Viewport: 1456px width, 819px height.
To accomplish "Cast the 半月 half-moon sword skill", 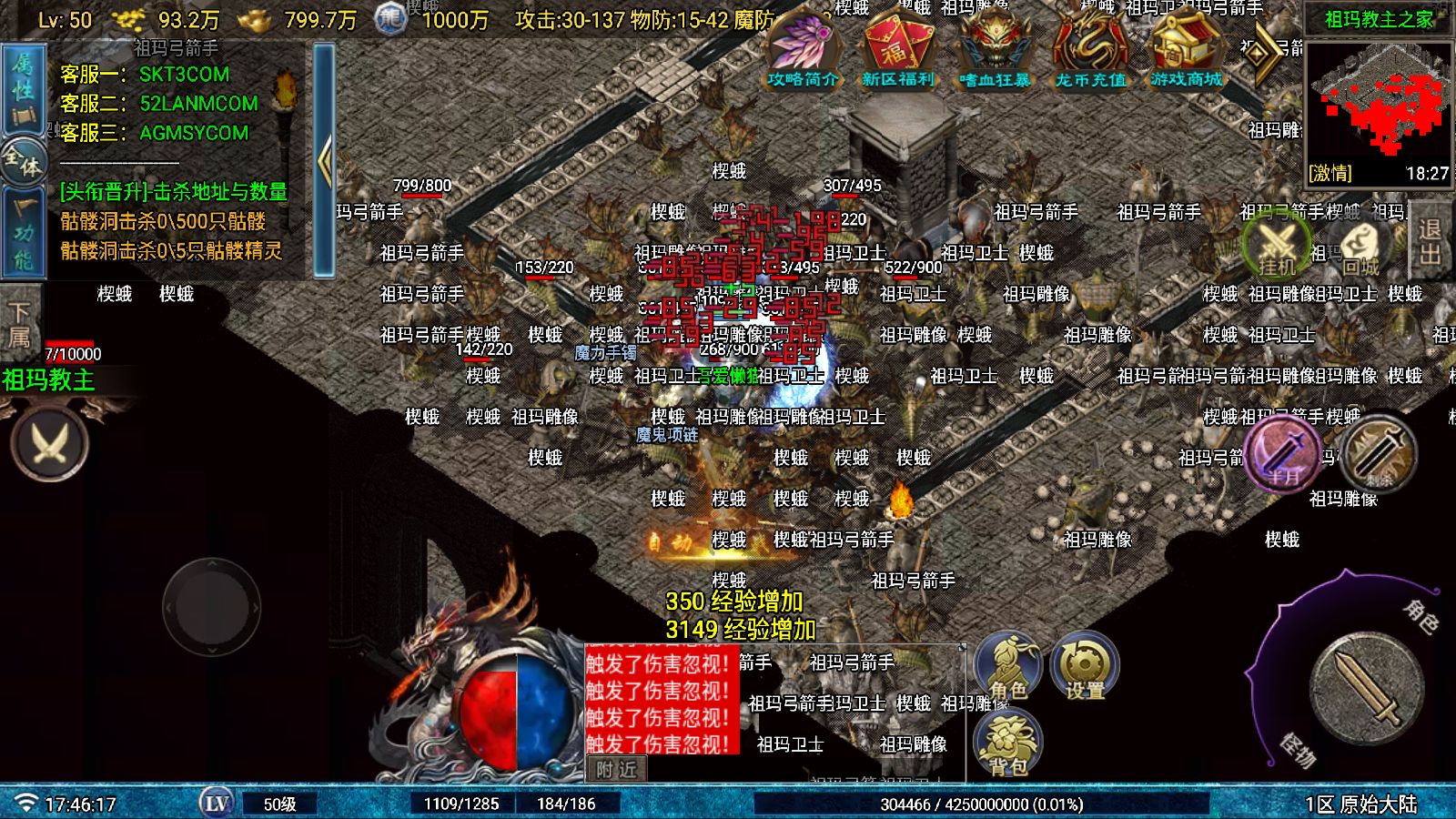I will click(1284, 452).
